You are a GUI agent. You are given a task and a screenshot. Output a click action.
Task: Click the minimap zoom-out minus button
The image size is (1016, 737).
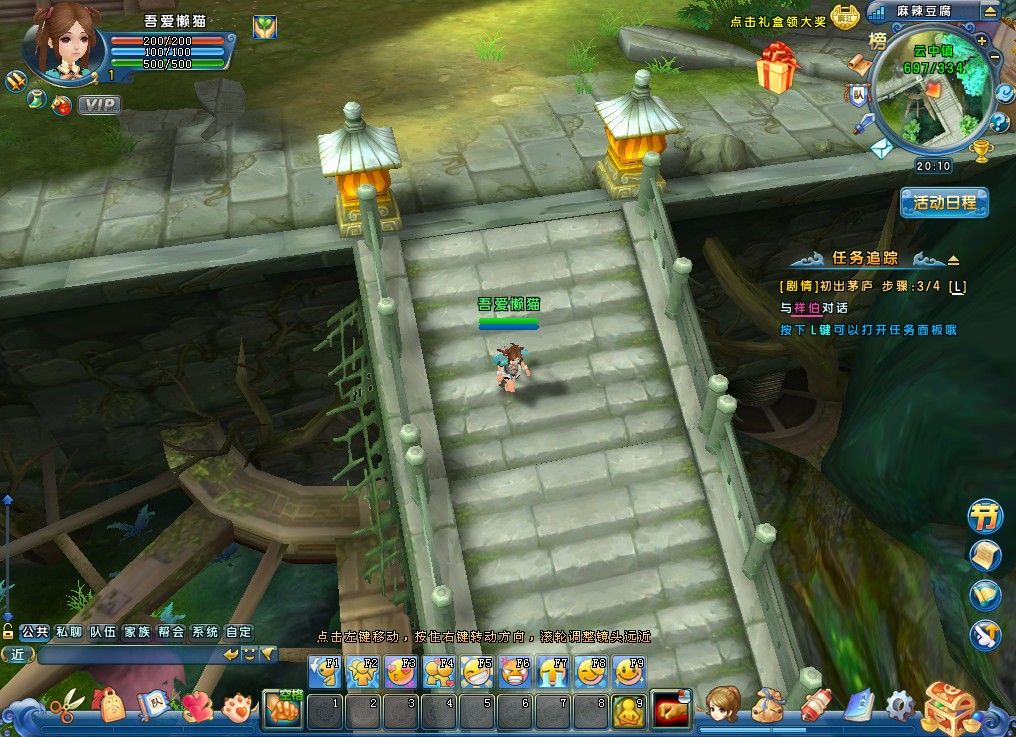coord(993,59)
